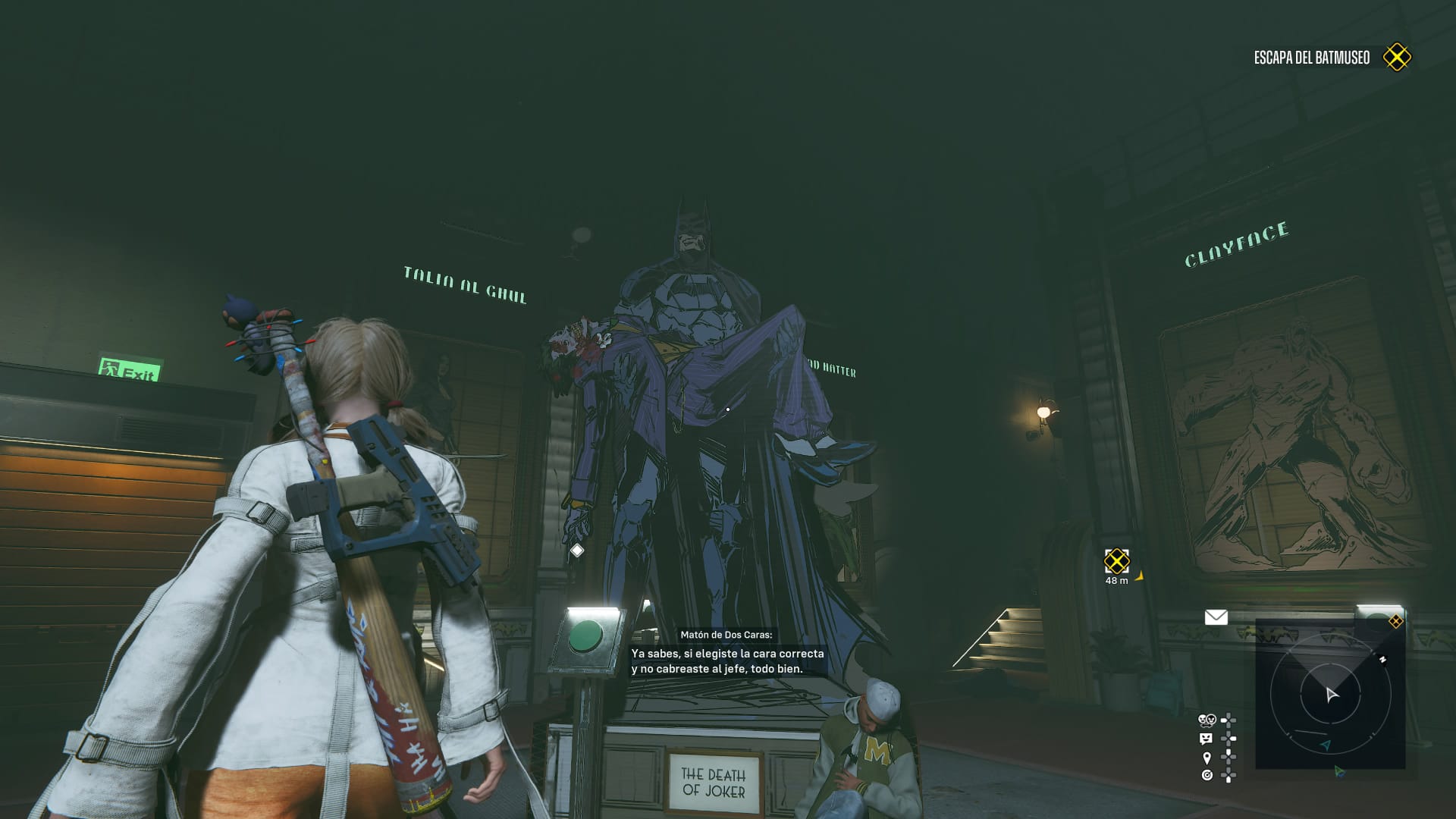
Task: Click the objective diamond on the minimap corner
Action: [1395, 622]
